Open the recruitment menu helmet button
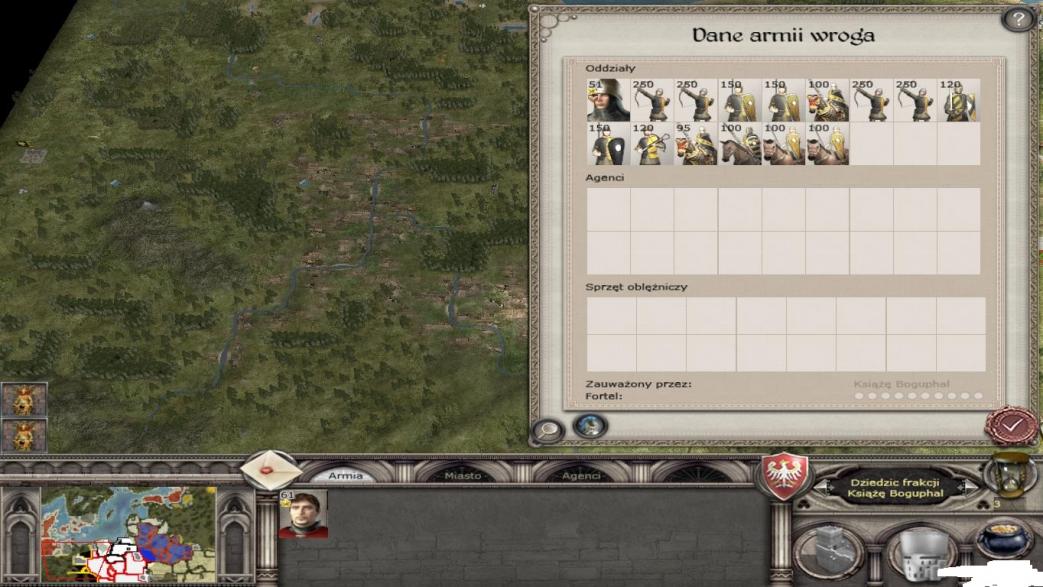This screenshot has height=587, width=1043. point(921,552)
